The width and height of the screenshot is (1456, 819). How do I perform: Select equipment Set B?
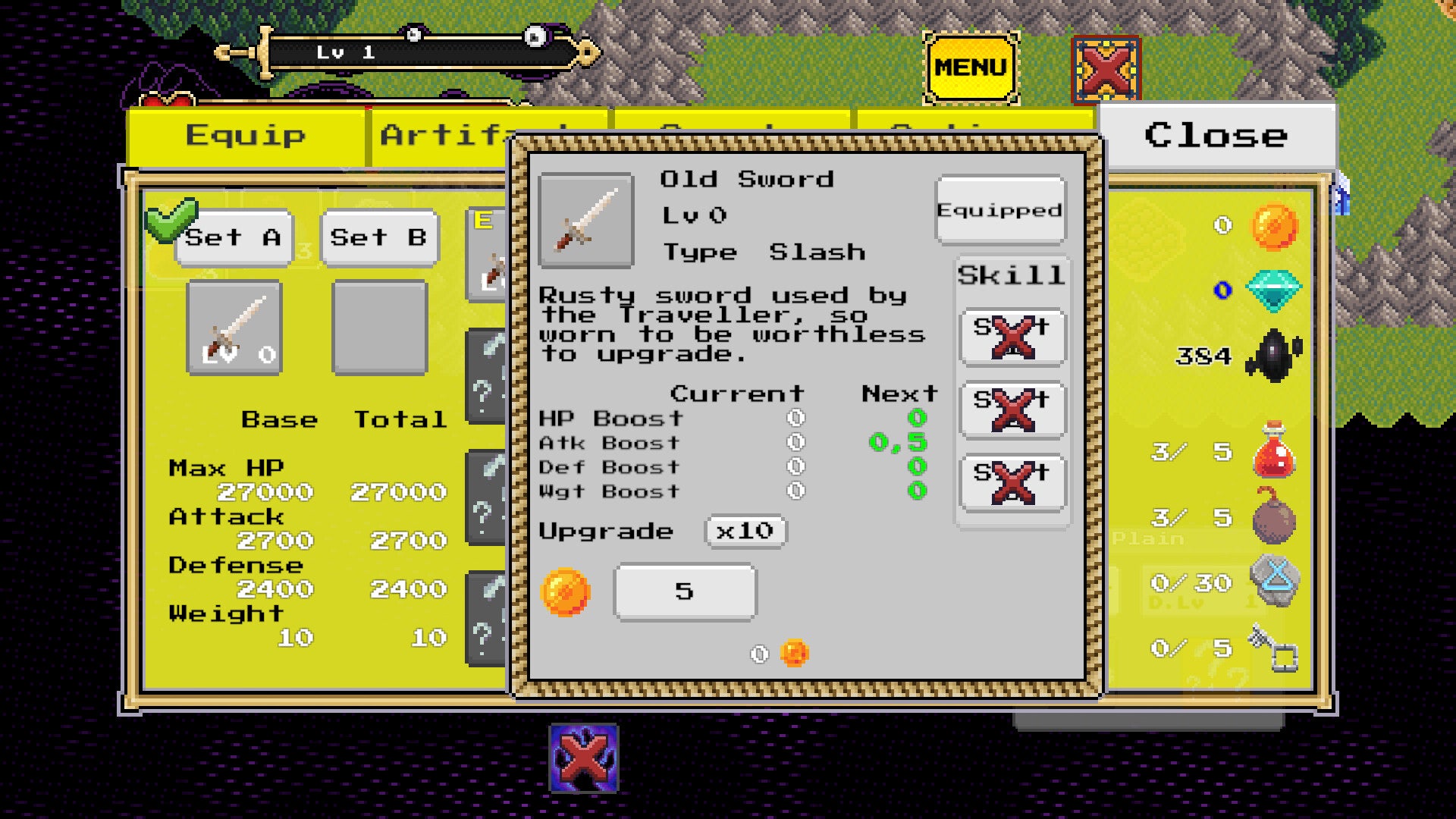379,238
